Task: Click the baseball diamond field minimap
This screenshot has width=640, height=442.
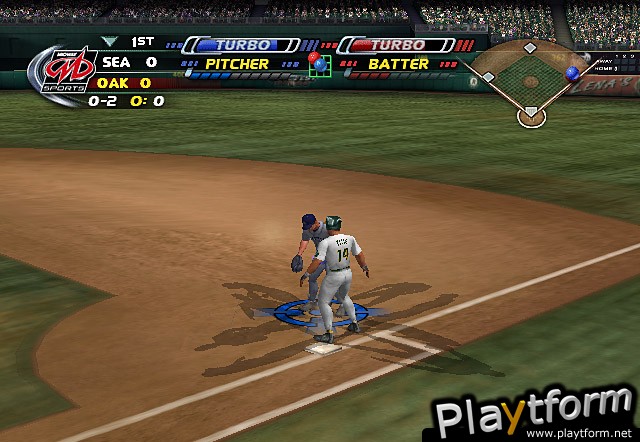Action: 530,82
